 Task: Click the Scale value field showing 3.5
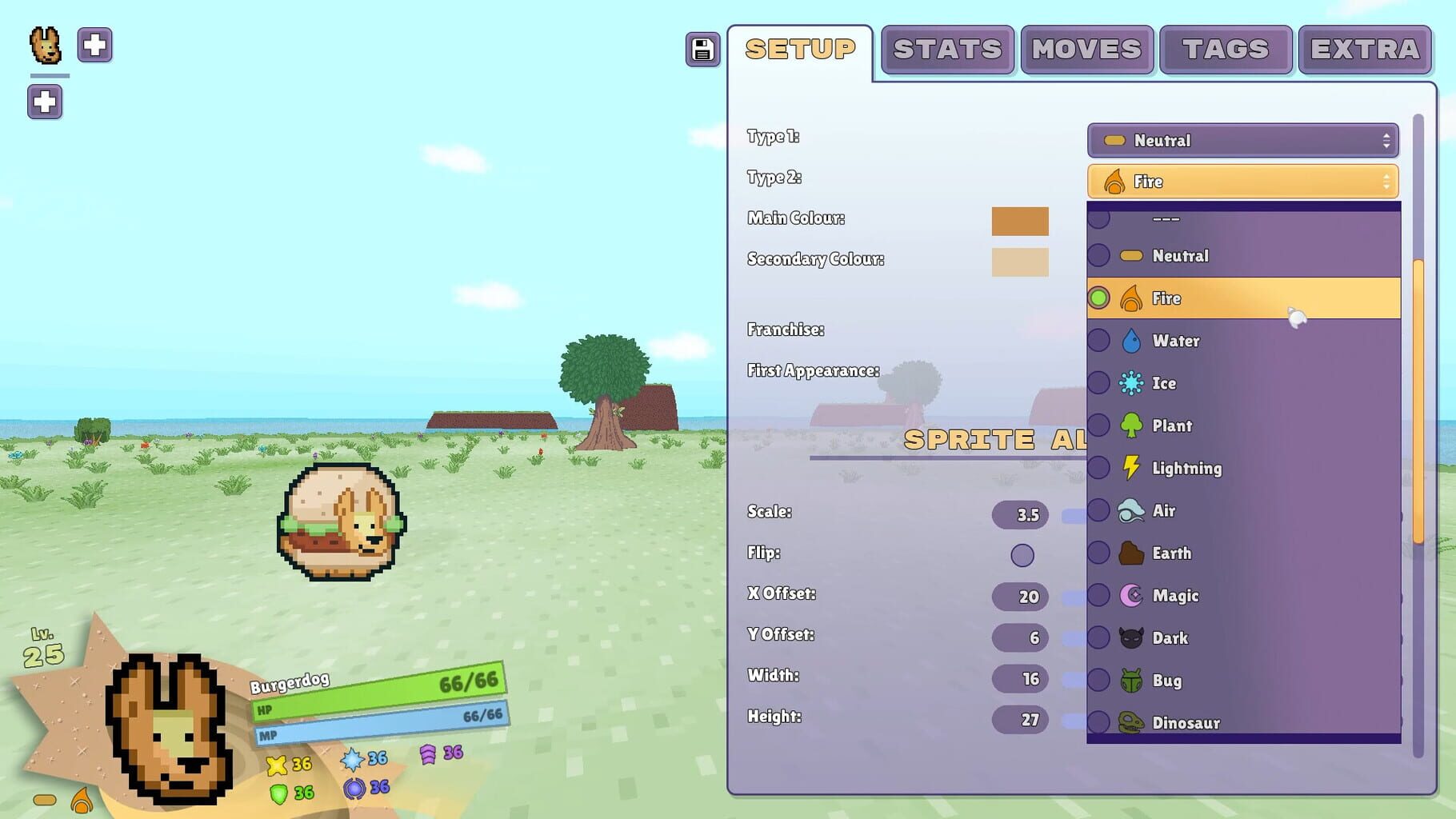coord(1022,515)
